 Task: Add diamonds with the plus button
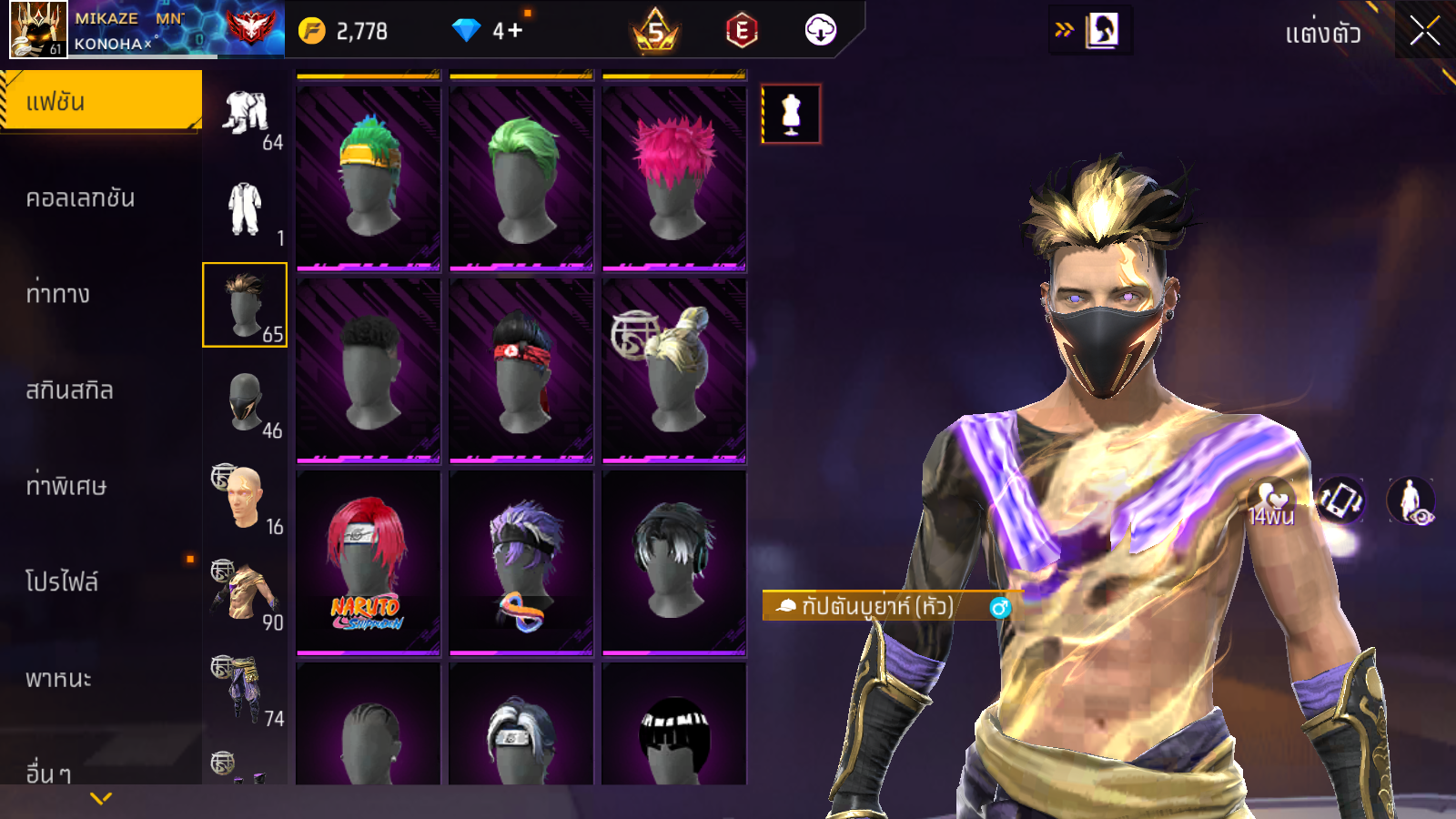(x=515, y=31)
